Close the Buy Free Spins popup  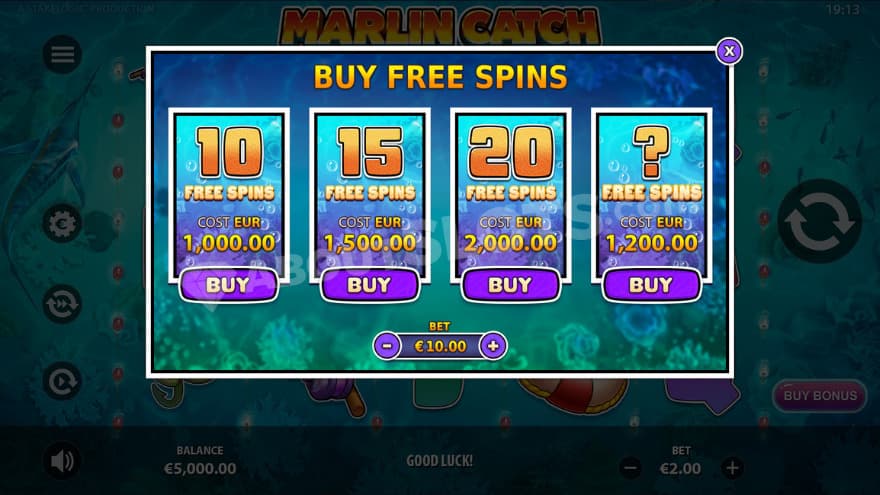pos(729,50)
